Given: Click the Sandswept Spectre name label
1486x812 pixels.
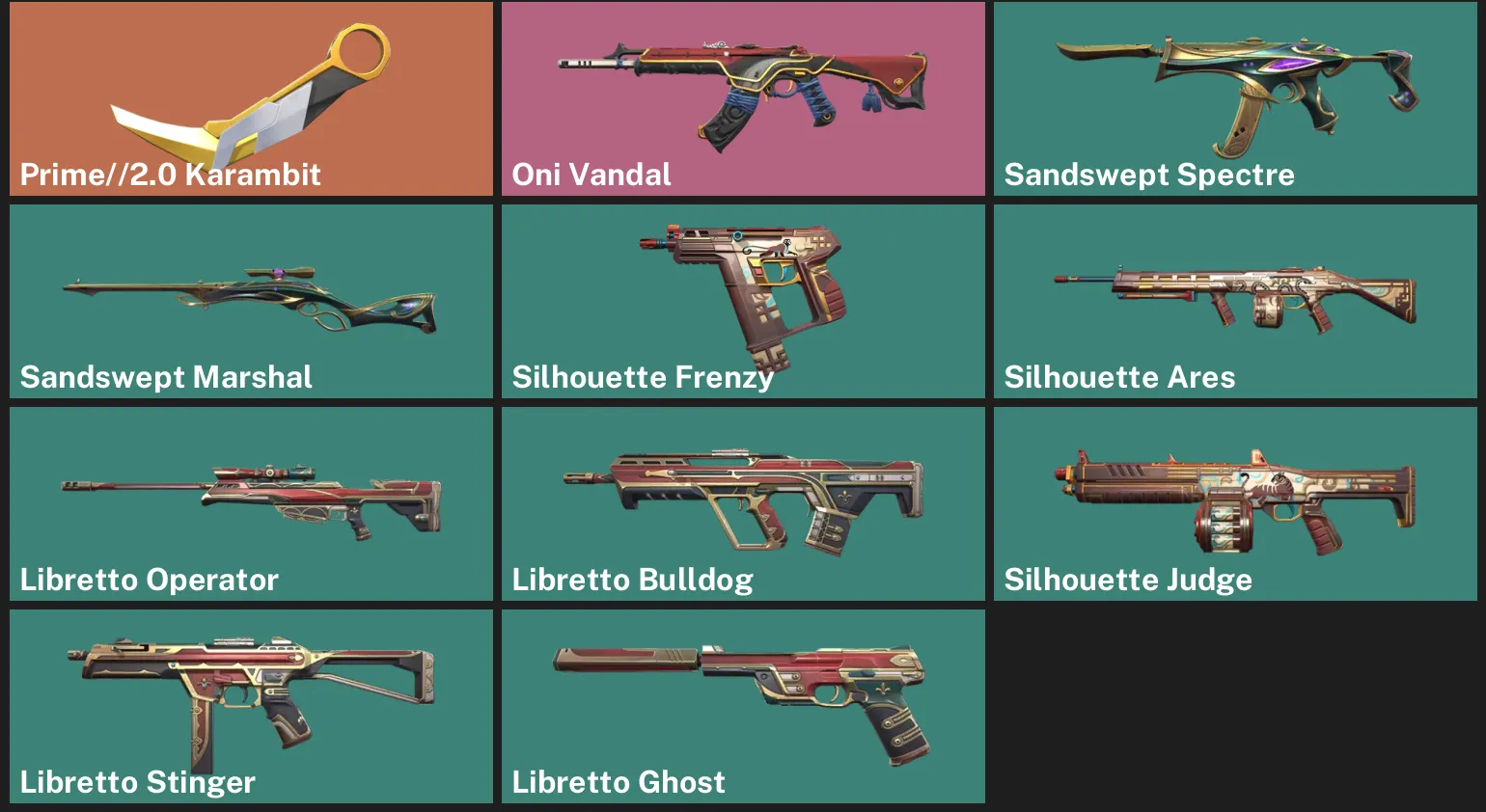Looking at the screenshot, I should point(1149,175).
